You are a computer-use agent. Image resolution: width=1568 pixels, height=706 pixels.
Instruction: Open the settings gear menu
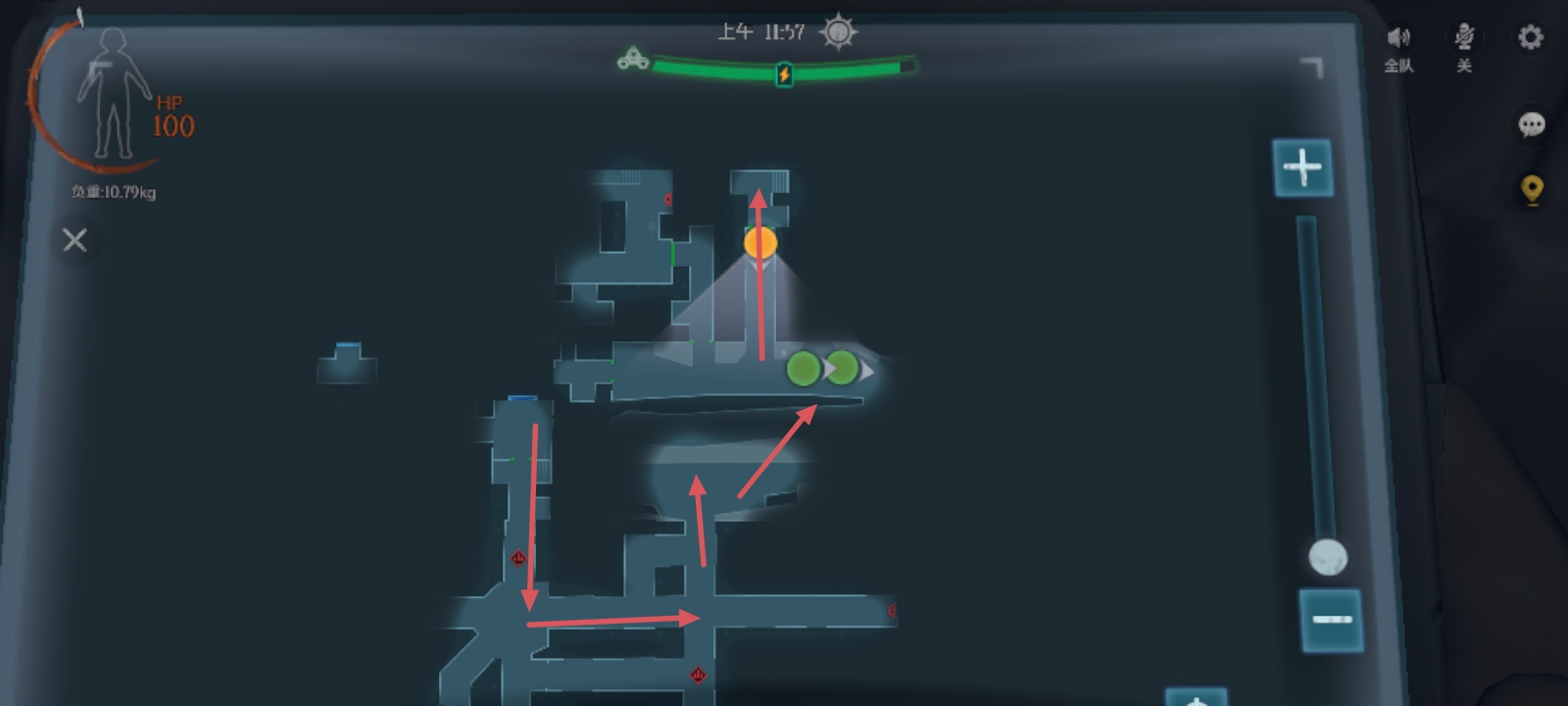pyautogui.click(x=1530, y=38)
